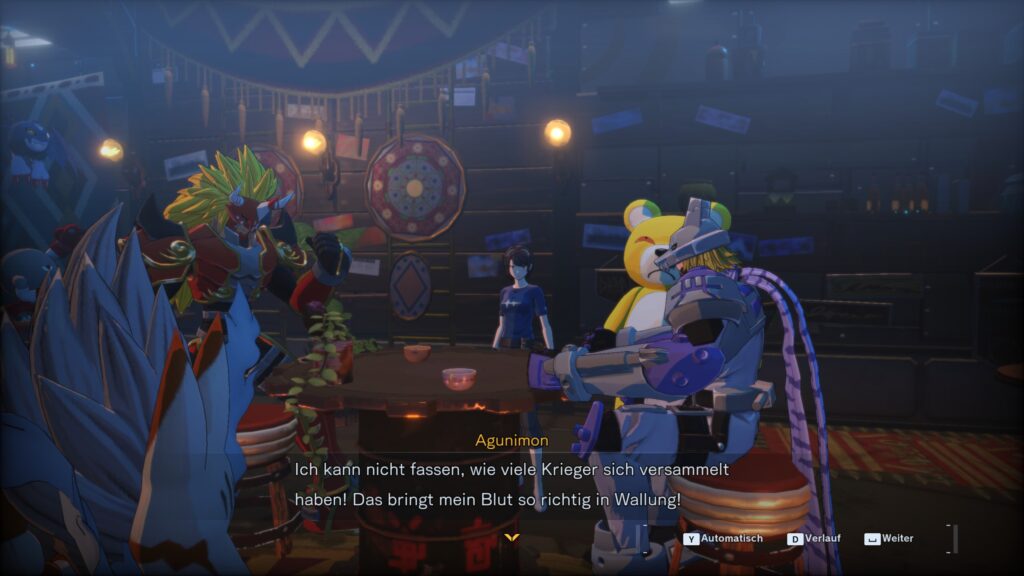The height and width of the screenshot is (576, 1024).
Task: Select Weiter to continue the dialogue
Action: point(889,539)
